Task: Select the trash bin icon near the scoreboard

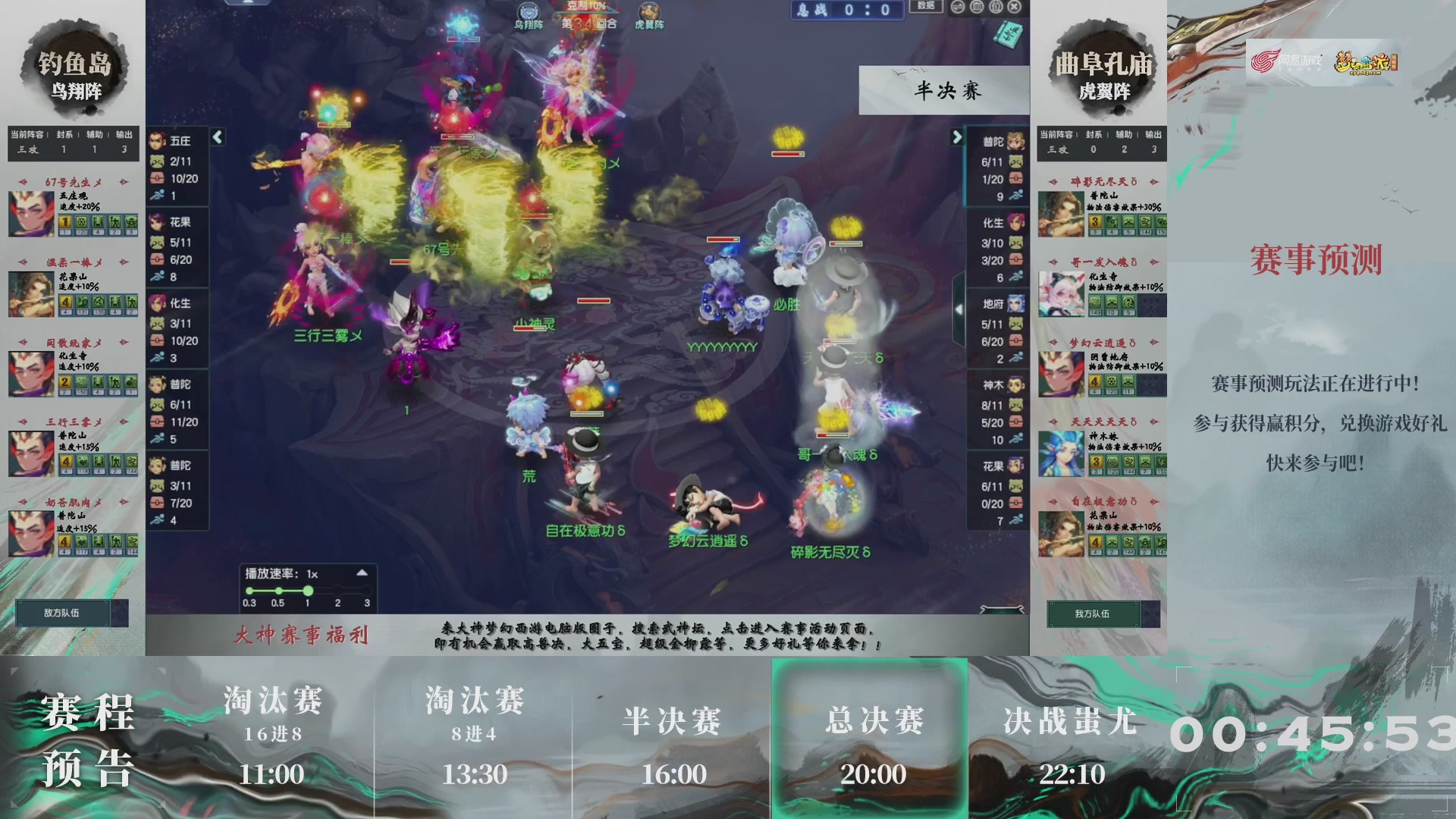Action: 977,7
